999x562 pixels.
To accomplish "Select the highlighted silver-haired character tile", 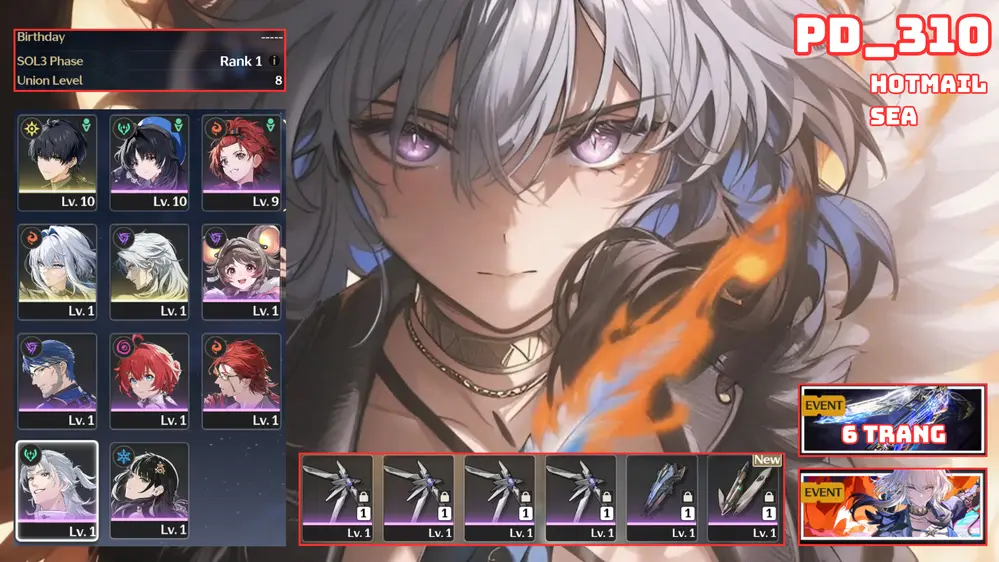I will (57, 490).
